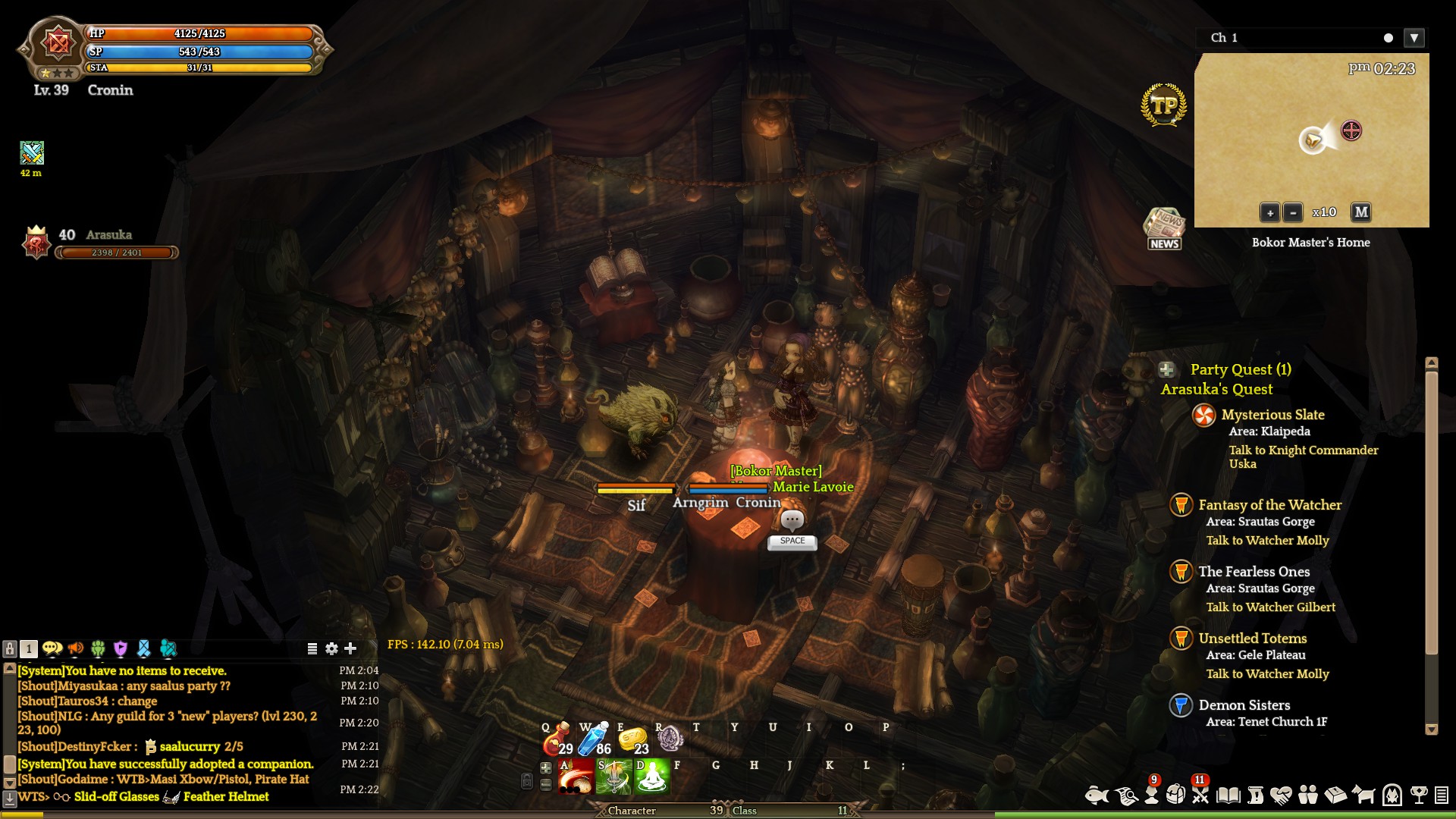
Task: Switch to the shout chat megaphone tab
Action: [75, 648]
